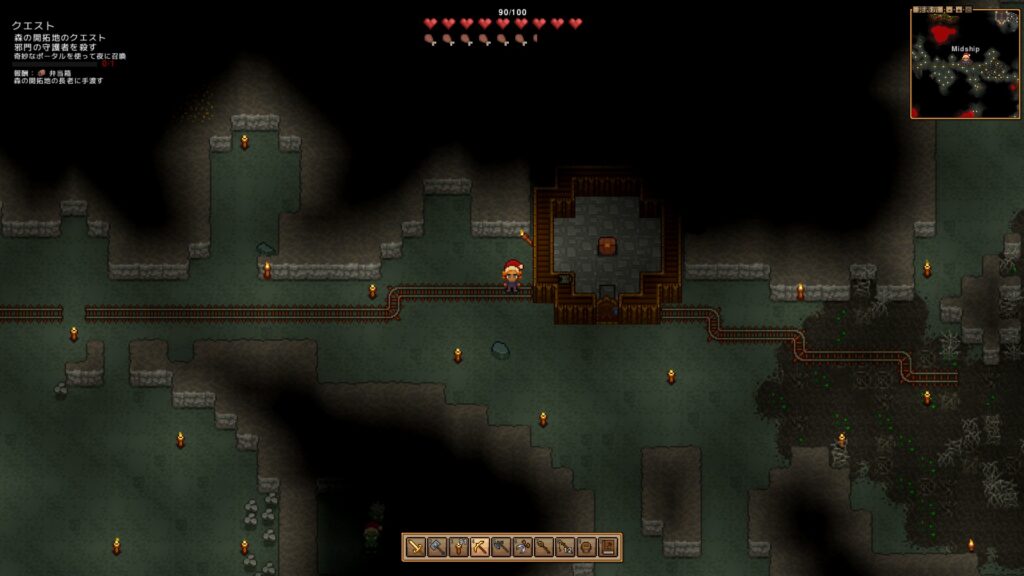Select the shears hotbar slot
This screenshot has height=576, width=1024.
(522, 547)
